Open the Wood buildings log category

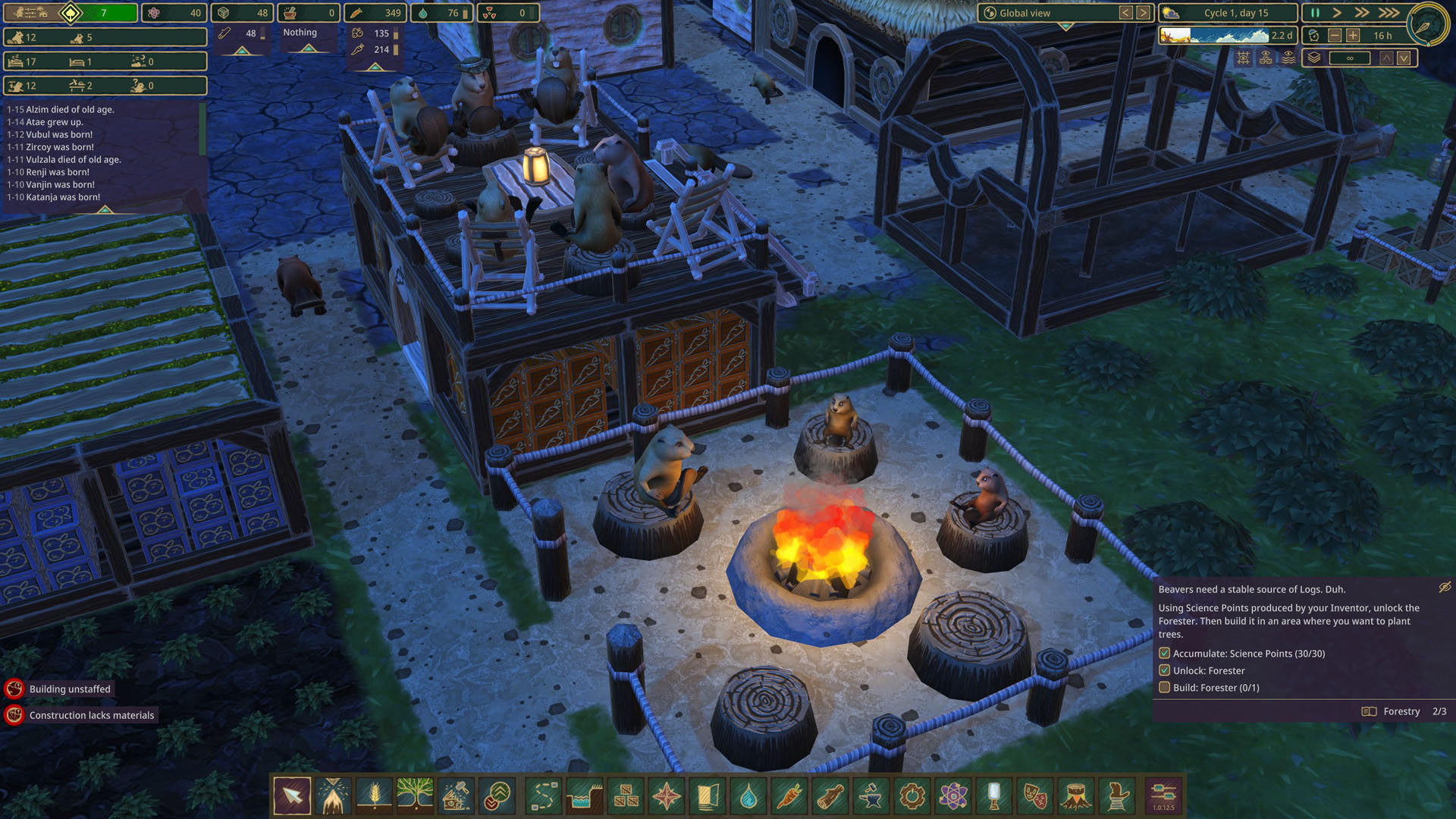point(830,795)
